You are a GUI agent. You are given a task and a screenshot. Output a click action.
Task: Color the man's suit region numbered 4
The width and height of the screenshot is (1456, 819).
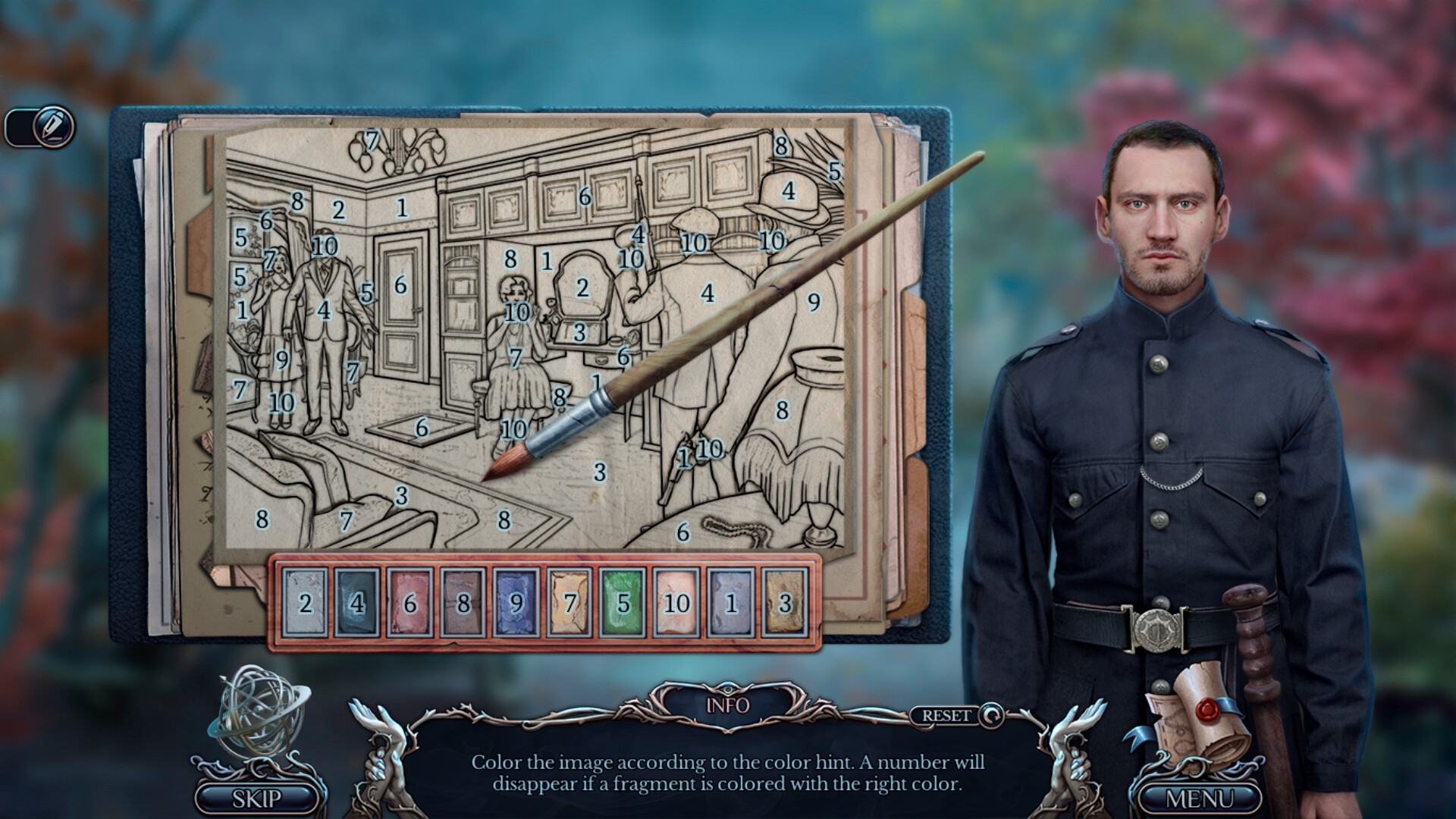pos(325,311)
